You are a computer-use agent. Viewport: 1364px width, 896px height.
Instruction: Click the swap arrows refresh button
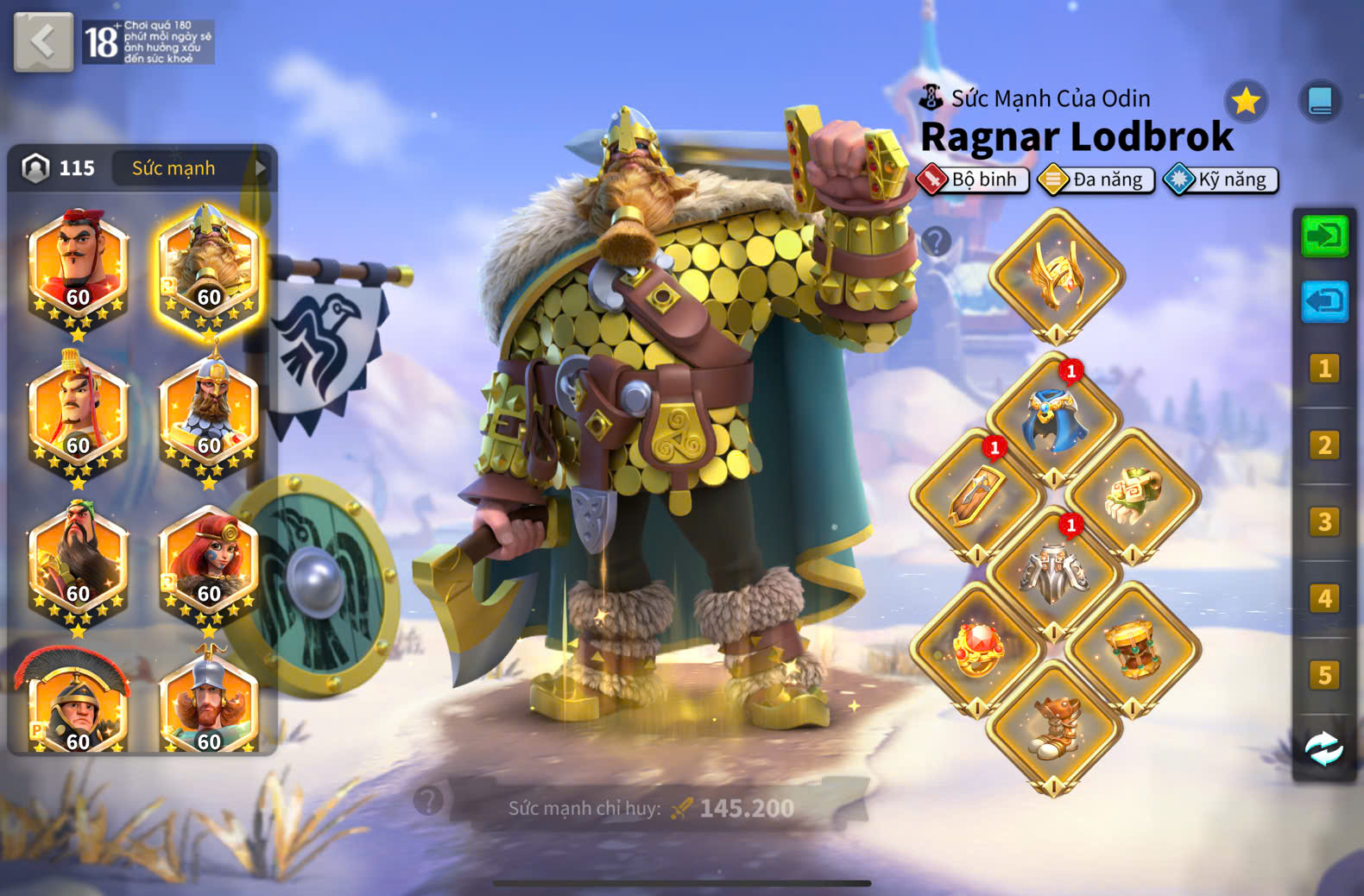tap(1323, 748)
